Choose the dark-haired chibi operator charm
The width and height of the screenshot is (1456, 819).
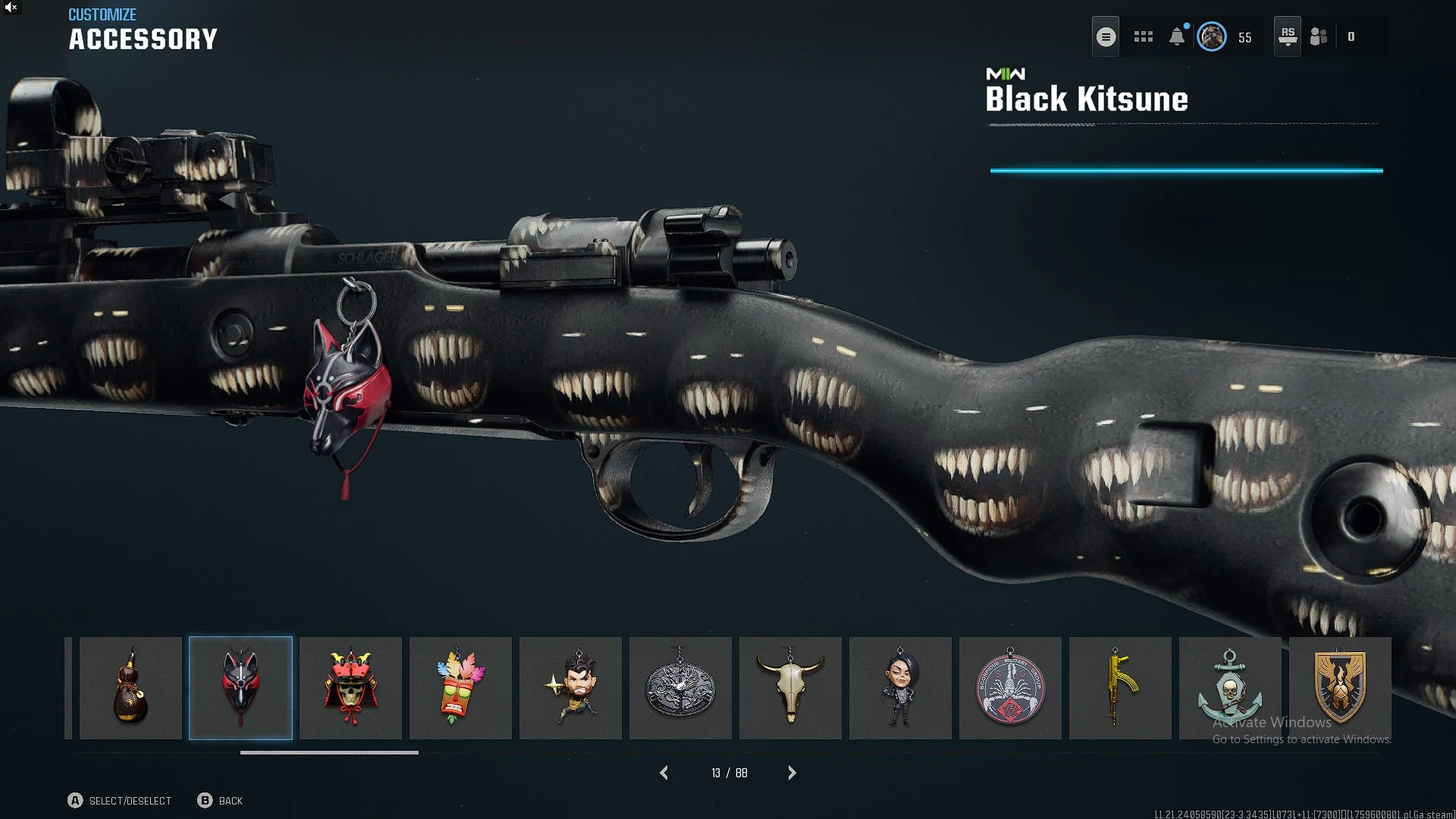900,688
